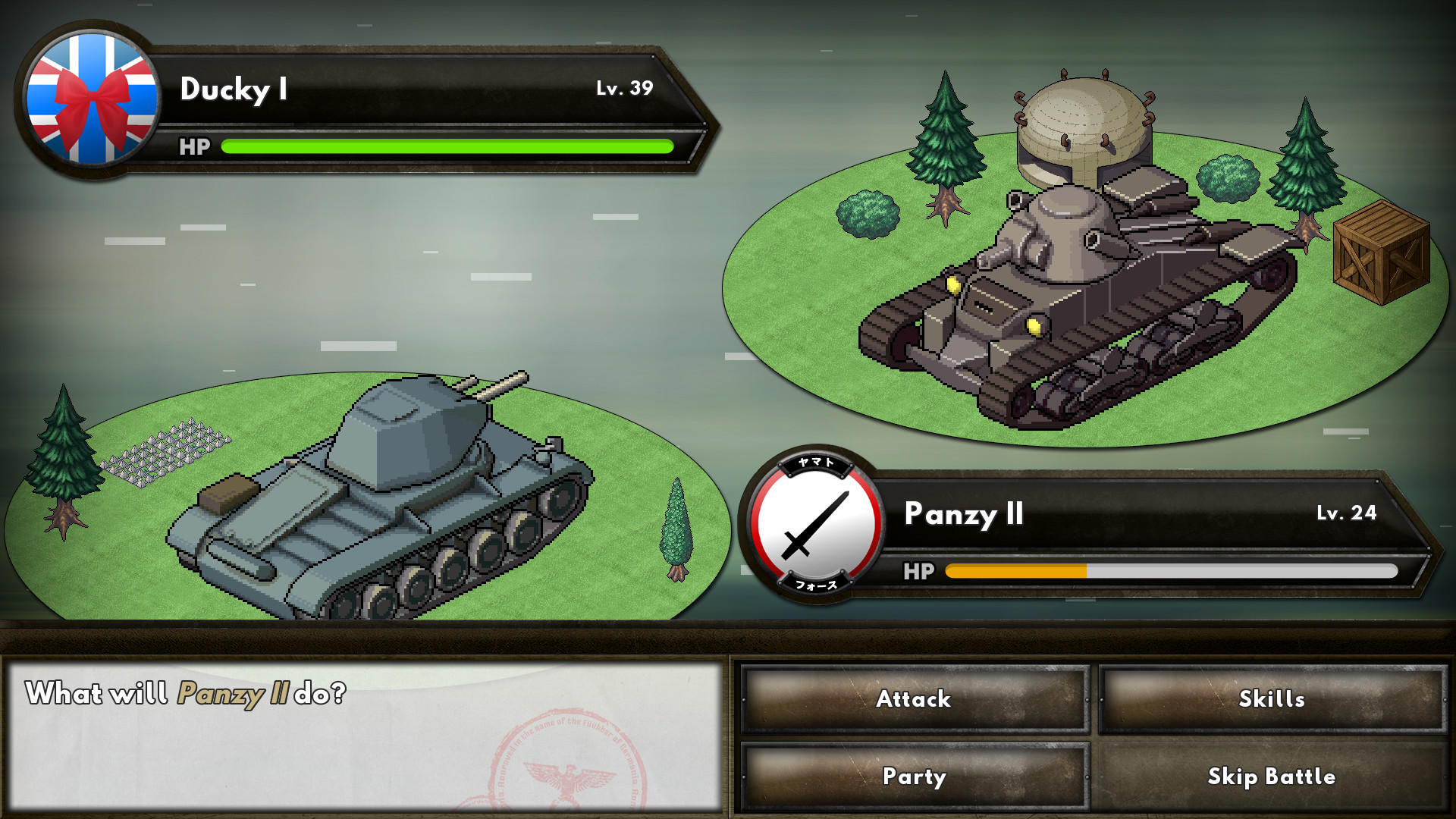Click Panzy II's orange HP bar
Image resolution: width=1456 pixels, height=819 pixels.
click(x=1016, y=573)
